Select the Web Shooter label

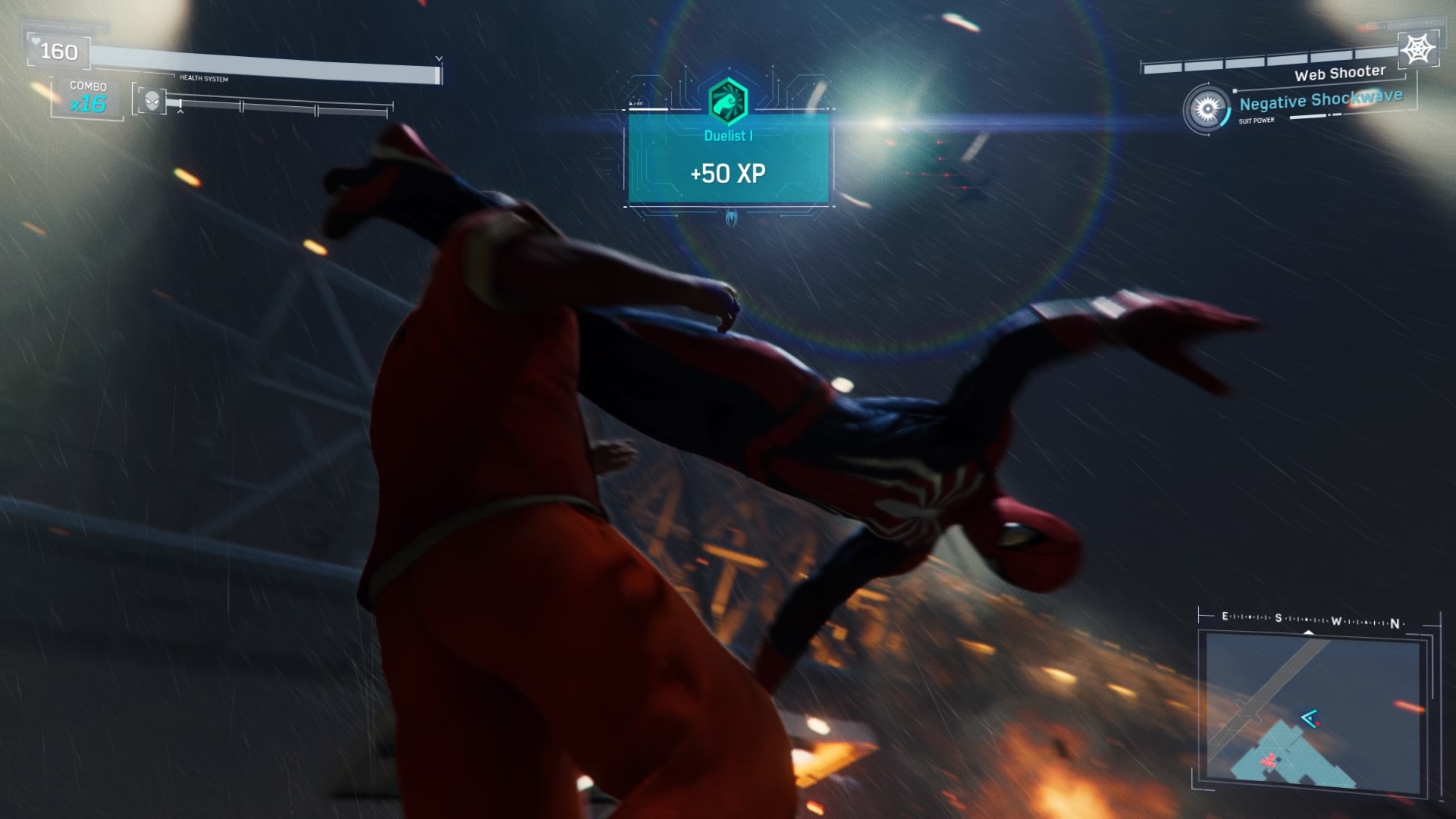tap(1341, 74)
